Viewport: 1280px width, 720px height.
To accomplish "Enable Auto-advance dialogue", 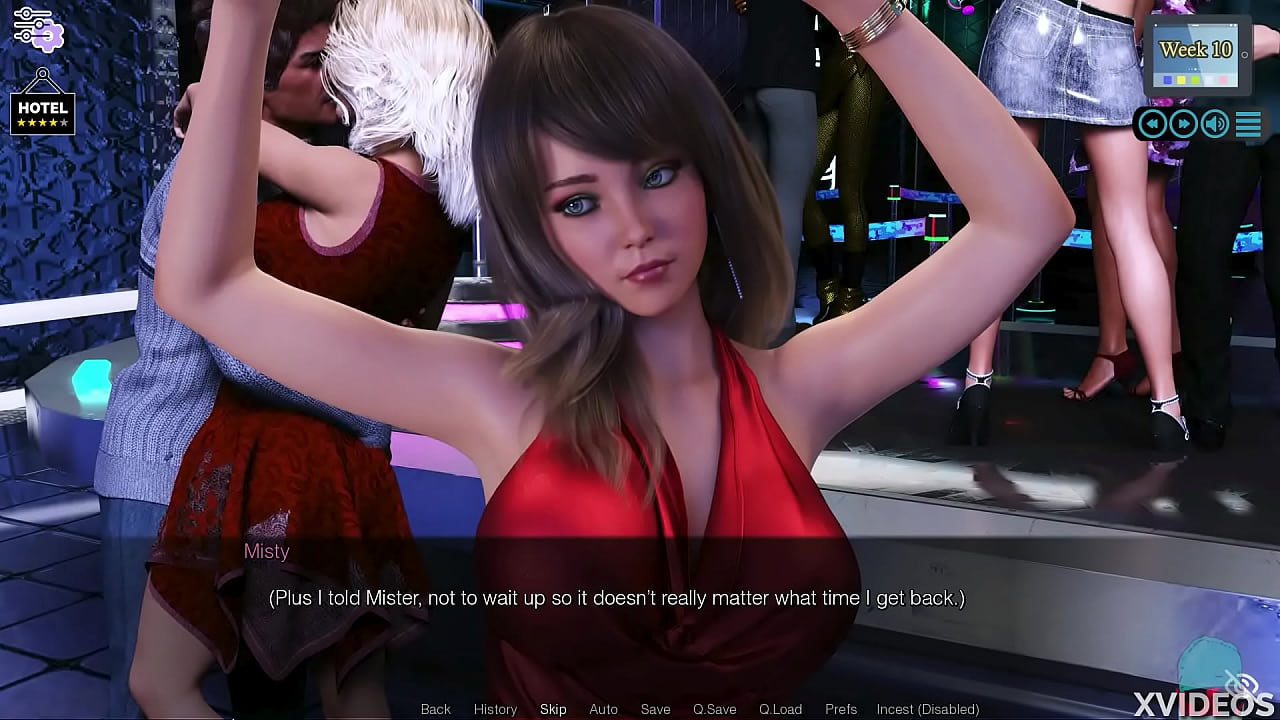I will pyautogui.click(x=603, y=709).
